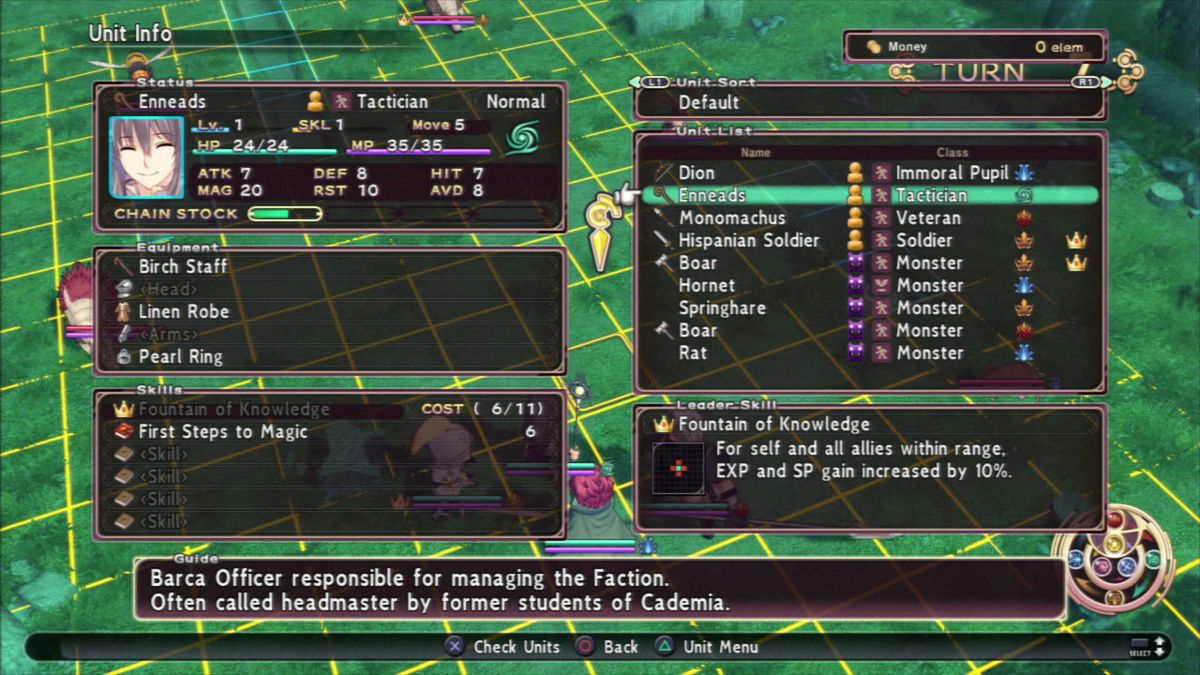
Task: Choose the Springhare monster row
Action: pyautogui.click(x=721, y=308)
